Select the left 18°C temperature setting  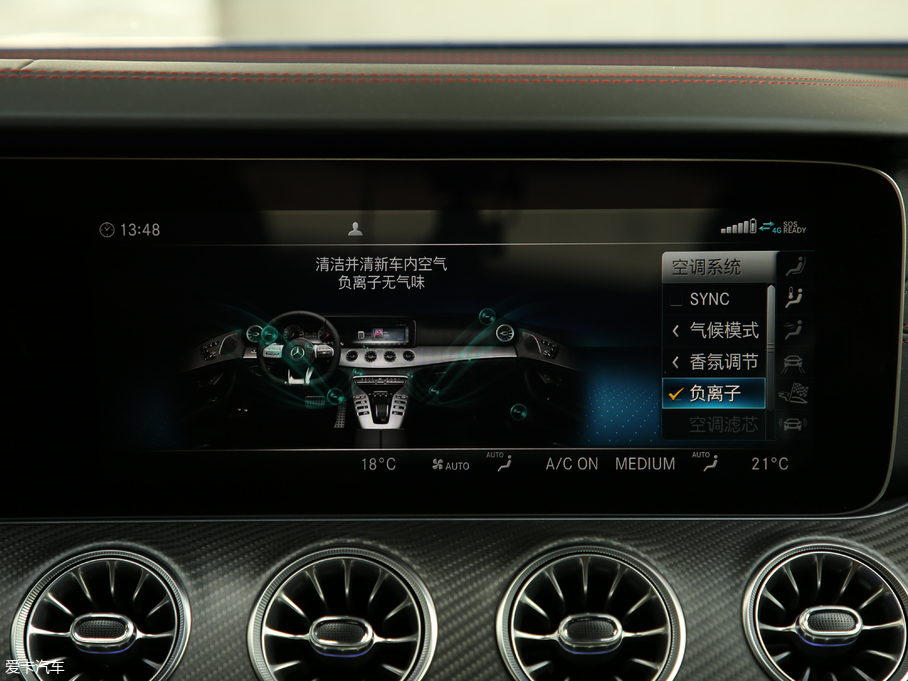pyautogui.click(x=378, y=464)
